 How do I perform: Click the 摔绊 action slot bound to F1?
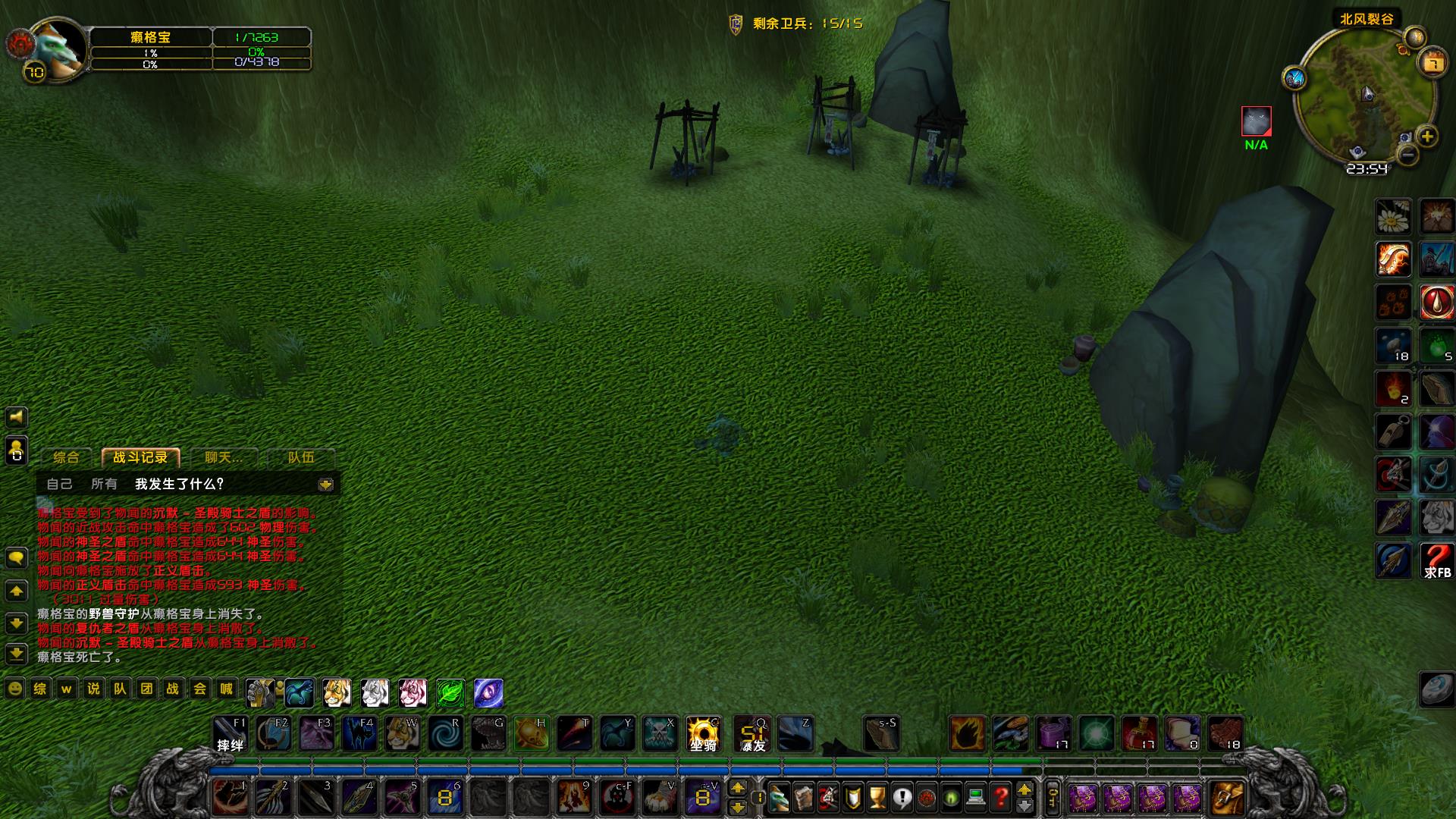tap(231, 734)
